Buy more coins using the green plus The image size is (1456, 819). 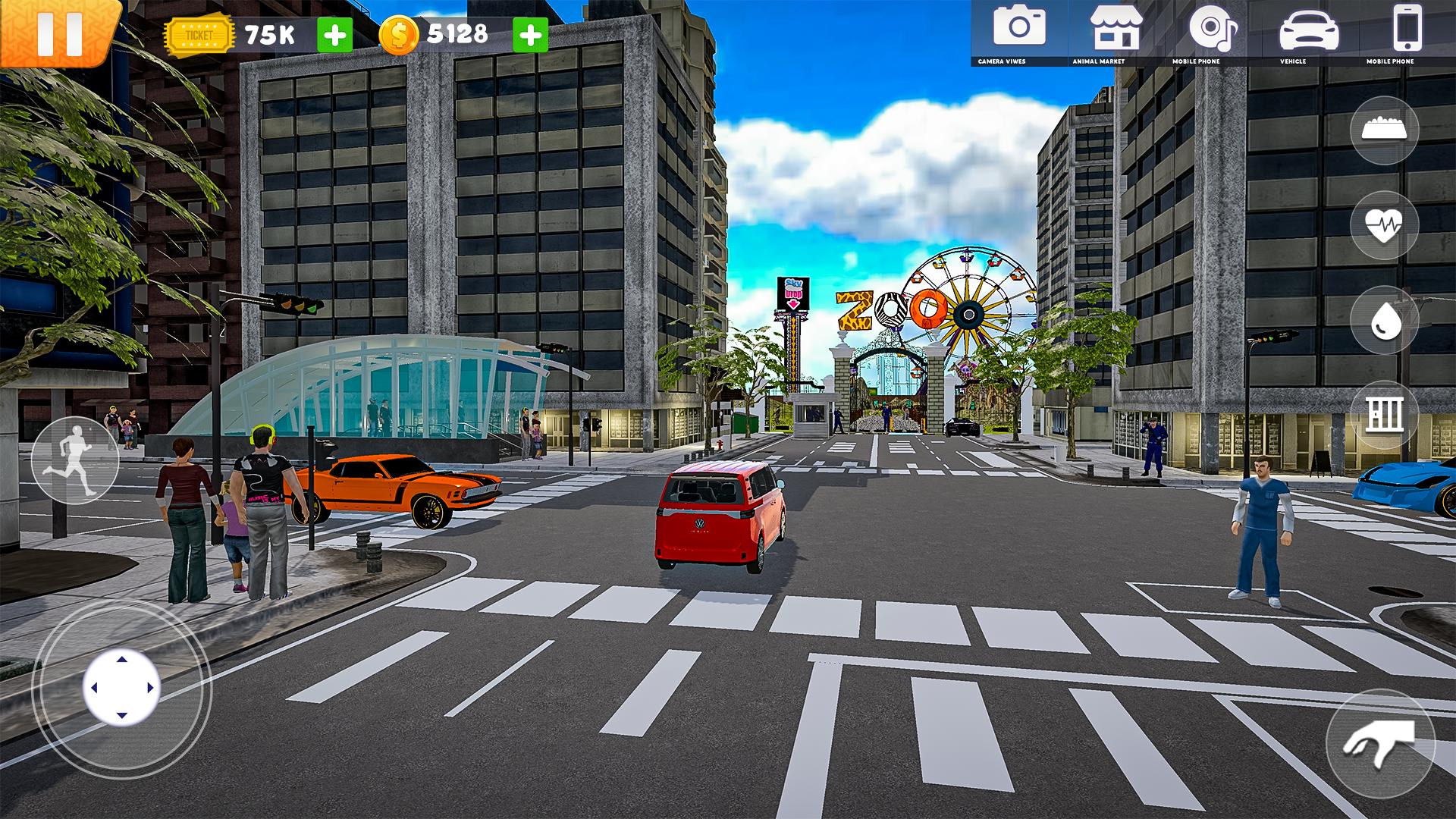tap(530, 35)
